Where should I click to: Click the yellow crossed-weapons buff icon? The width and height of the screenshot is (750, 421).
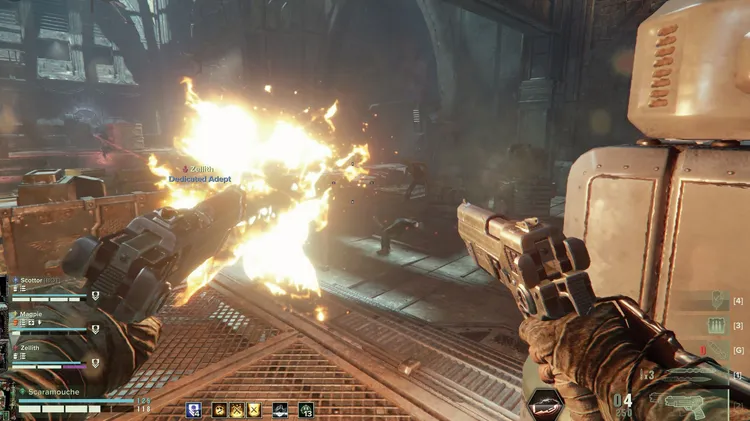coord(236,409)
